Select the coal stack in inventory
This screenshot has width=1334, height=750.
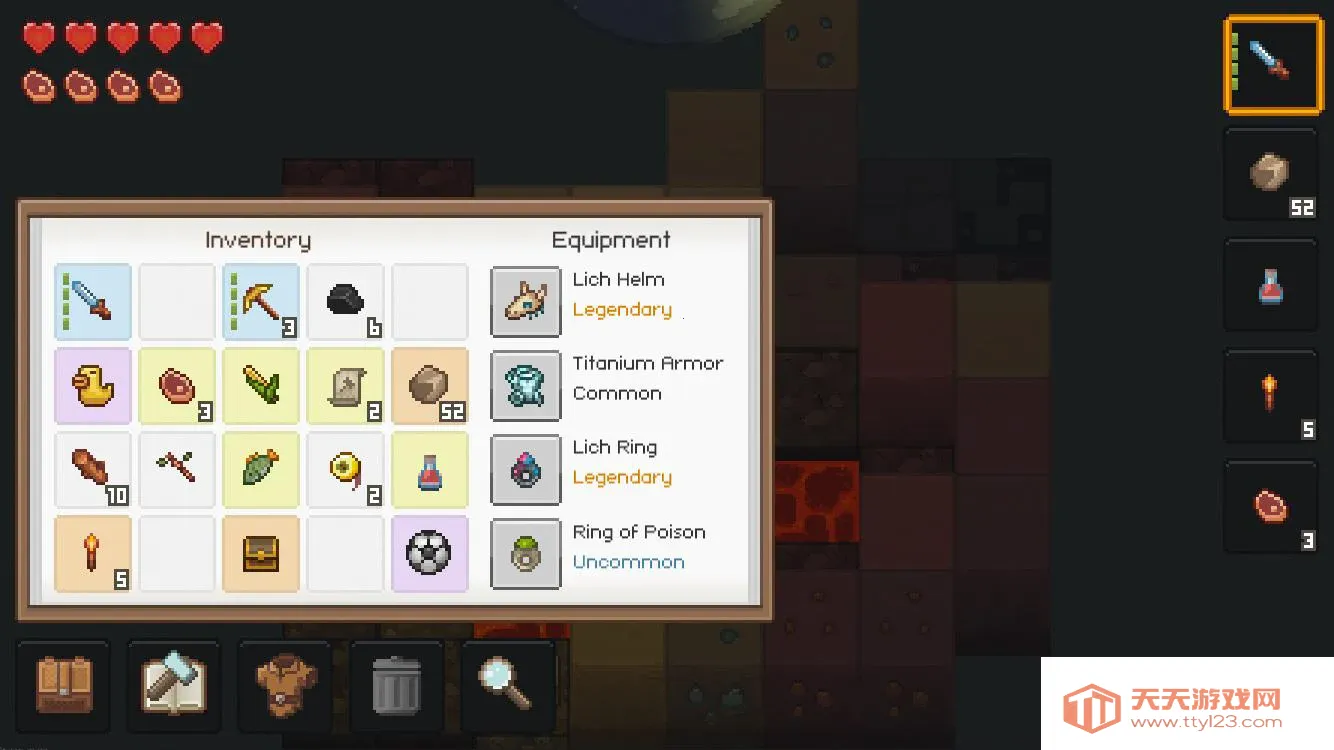(x=345, y=301)
